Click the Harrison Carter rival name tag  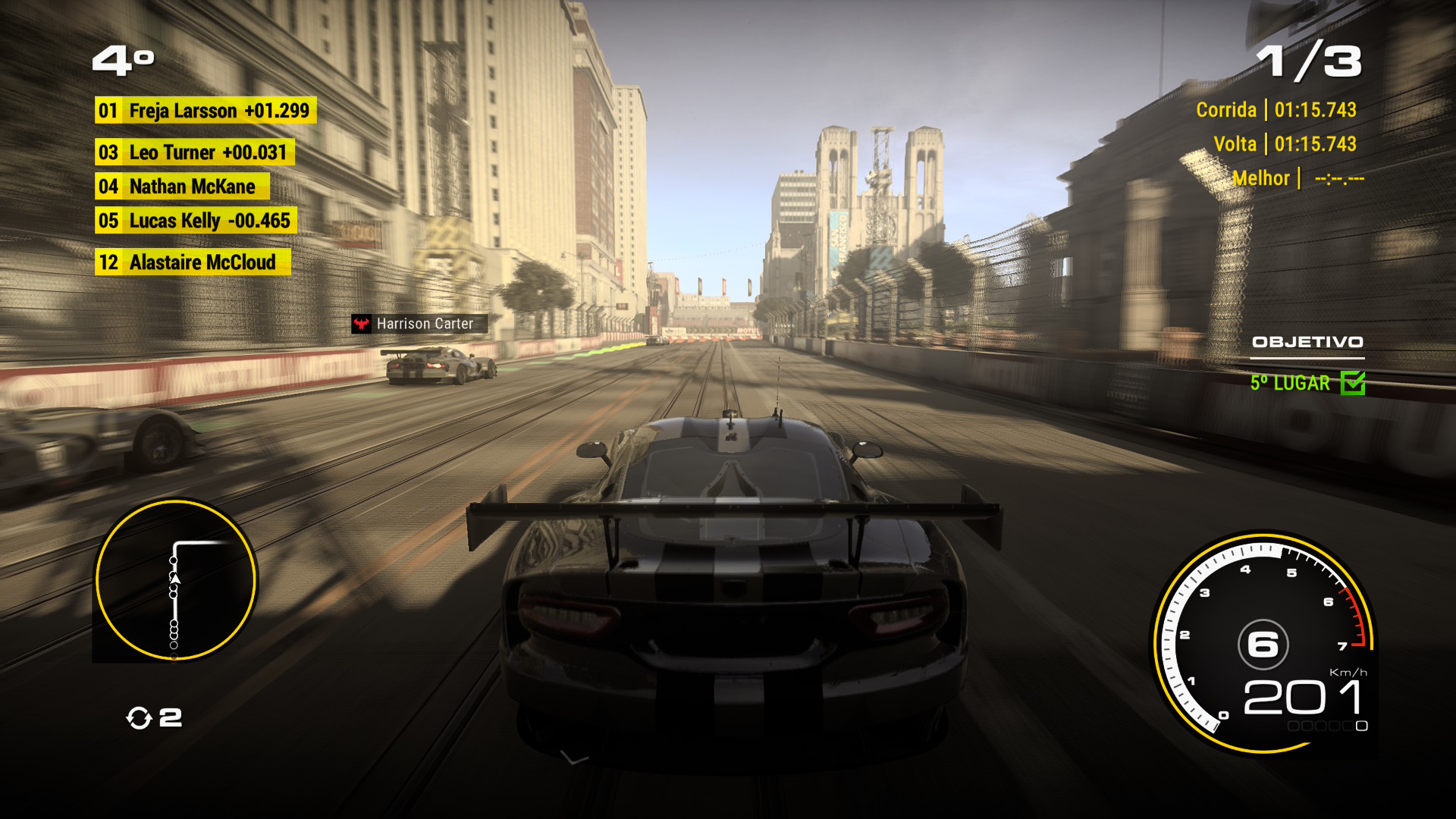pos(418,324)
